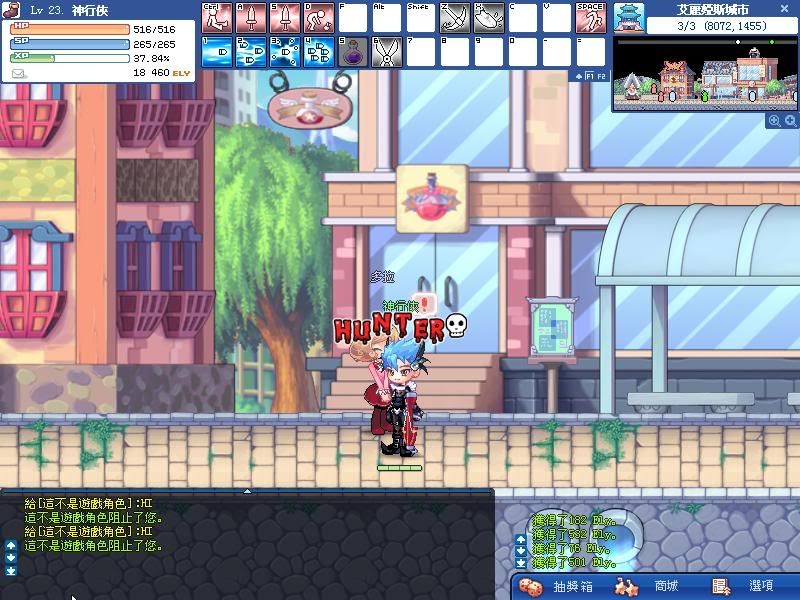
Task: Activate the triple bullet skill in slot 4
Action: click(318, 52)
